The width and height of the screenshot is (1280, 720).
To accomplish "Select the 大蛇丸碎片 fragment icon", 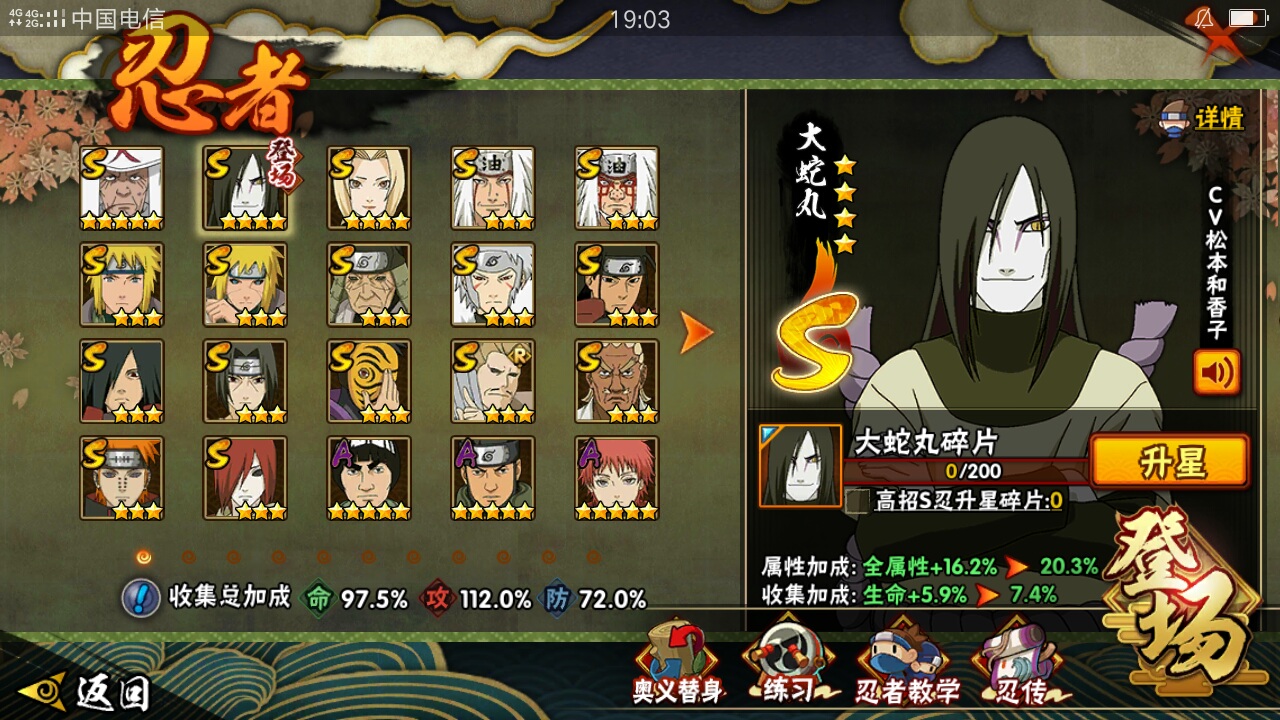I will tap(800, 465).
